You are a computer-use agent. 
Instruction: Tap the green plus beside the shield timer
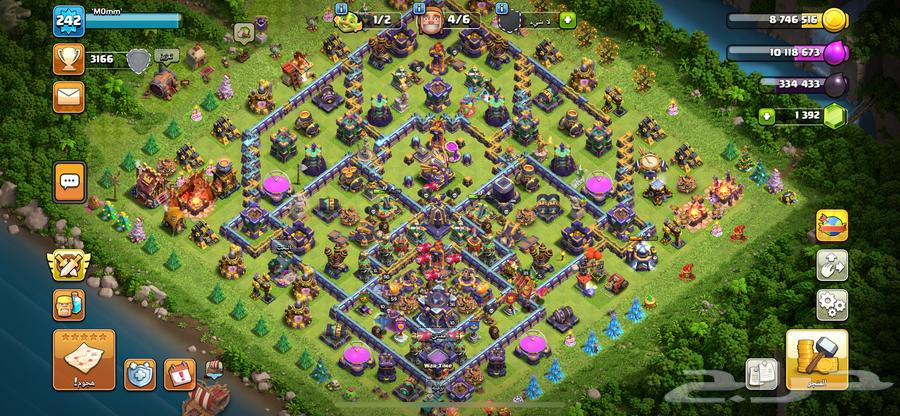pos(568,19)
